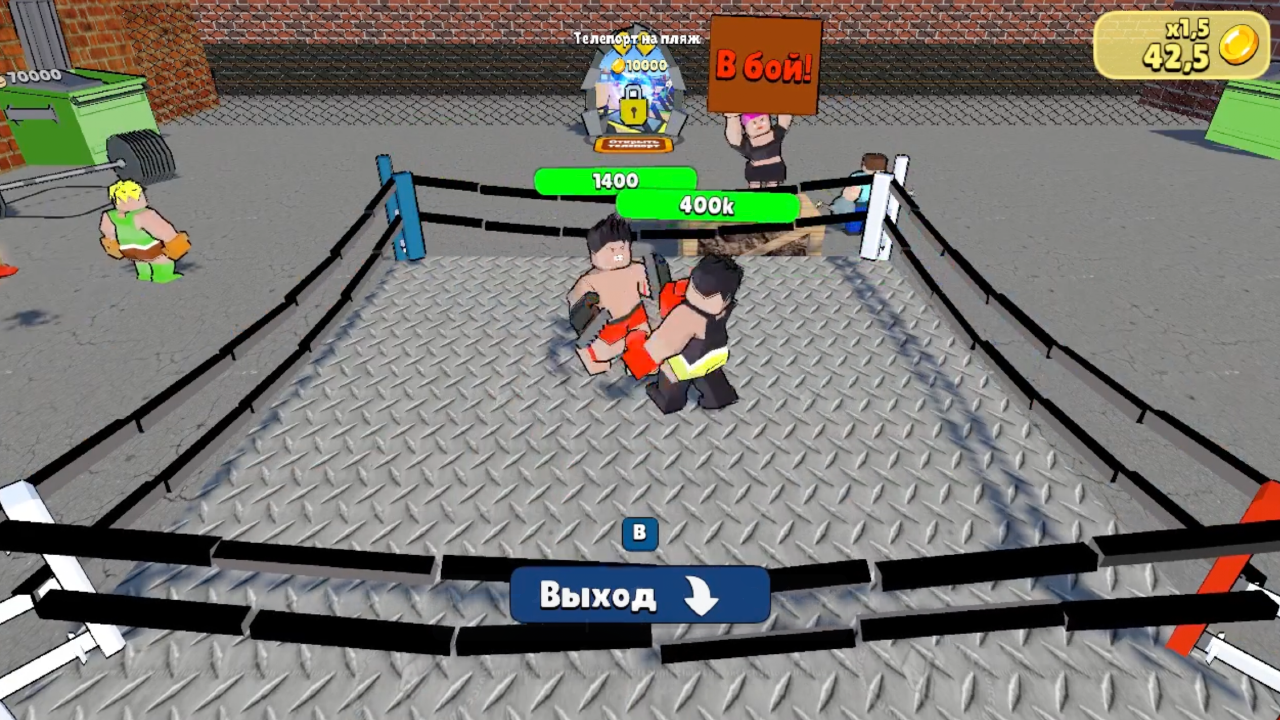Click the green 1400 health bar

[615, 181]
